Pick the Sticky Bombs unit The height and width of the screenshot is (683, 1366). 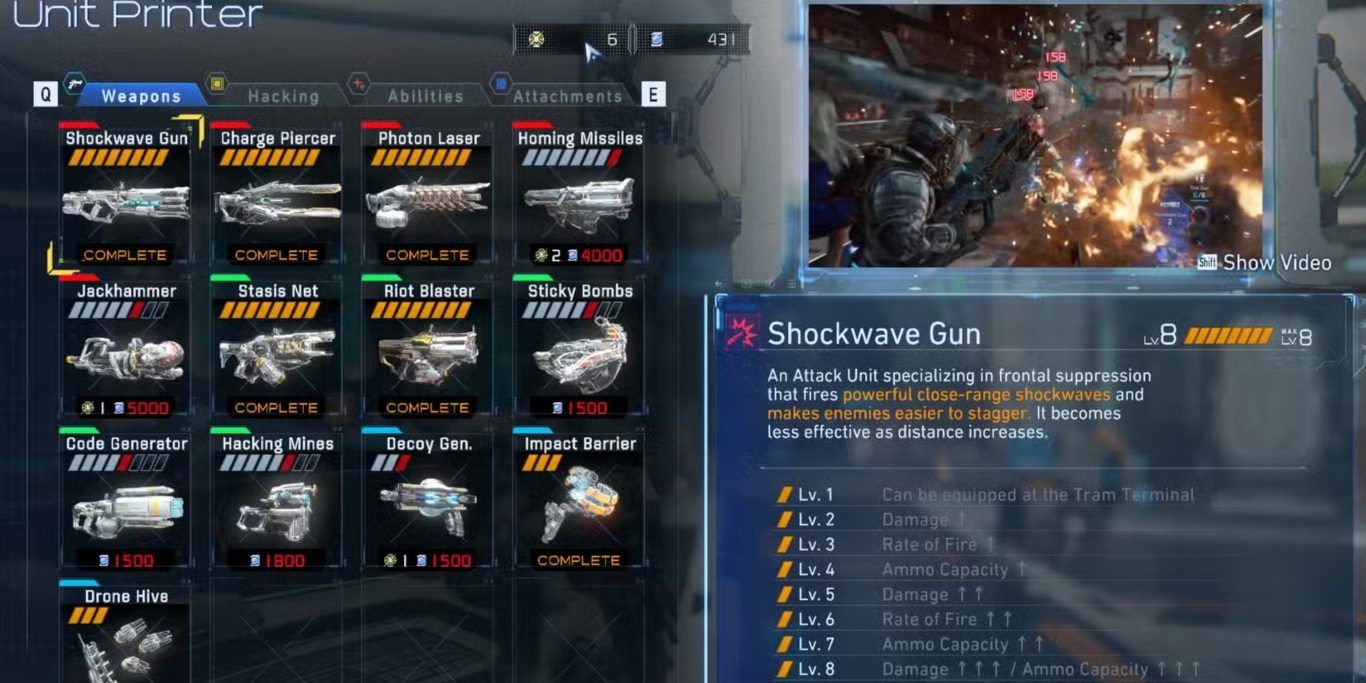pos(579,349)
